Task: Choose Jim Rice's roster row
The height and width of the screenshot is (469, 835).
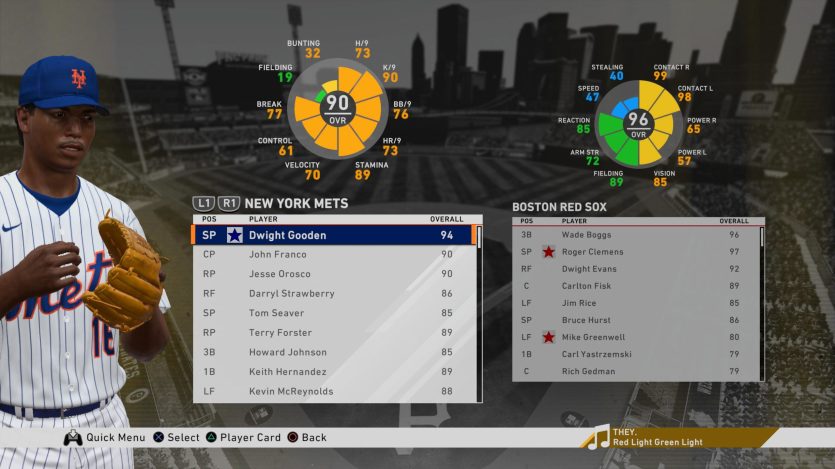Action: pyautogui.click(x=635, y=303)
